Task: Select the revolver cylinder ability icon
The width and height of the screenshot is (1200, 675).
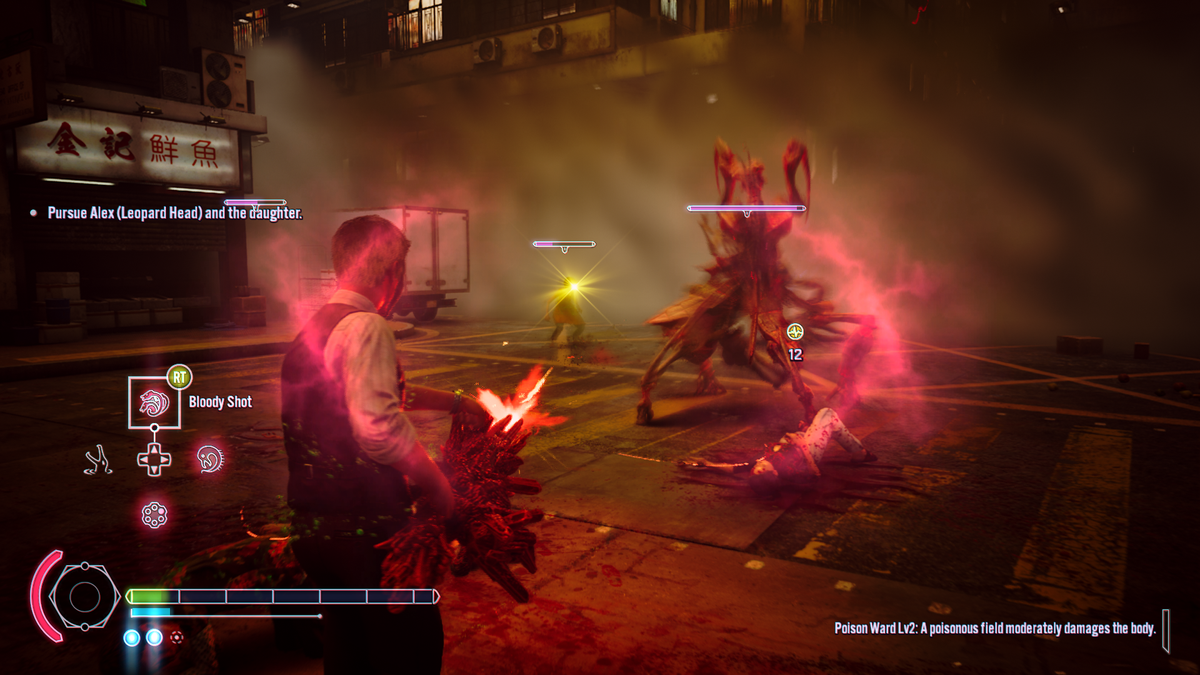Action: (154, 515)
